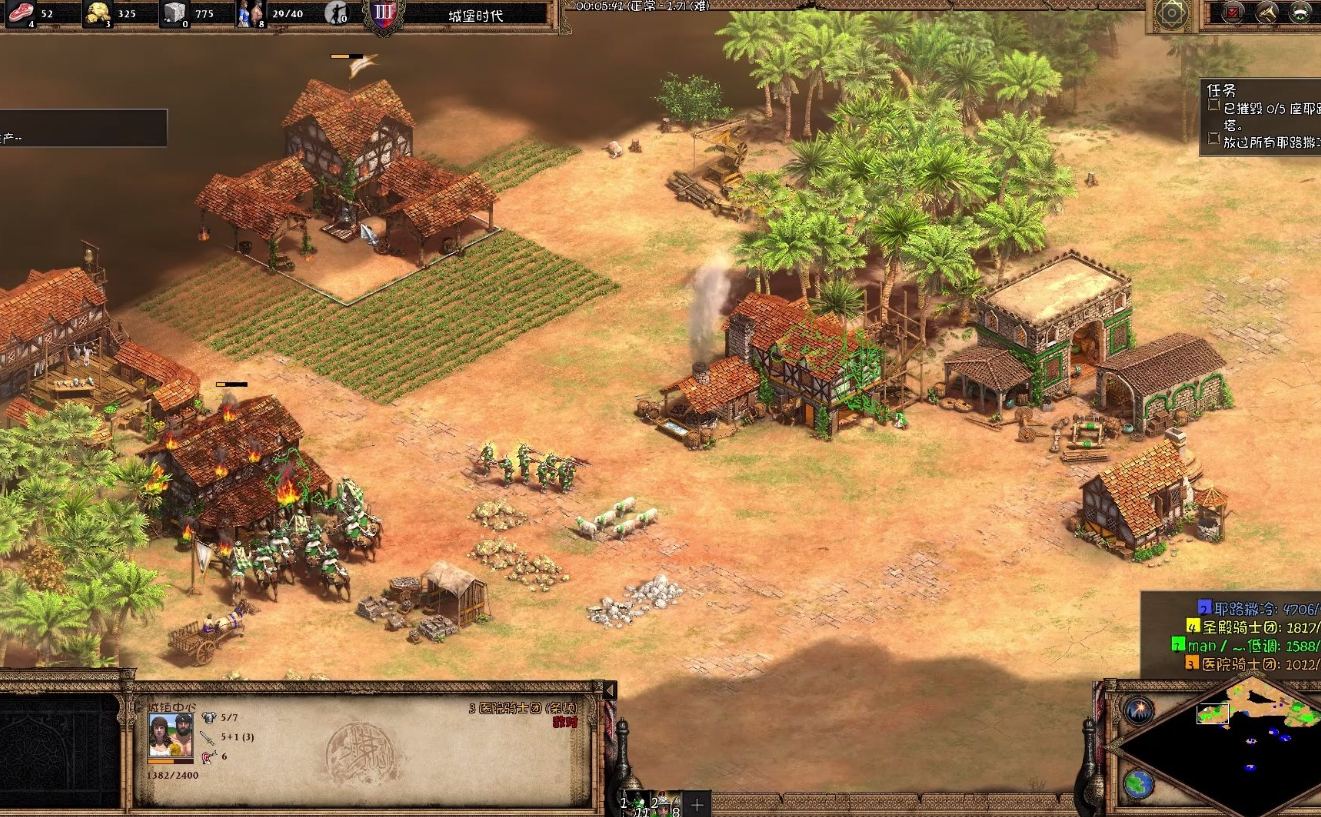The height and width of the screenshot is (817, 1321).
Task: Toggle the minimap globe display mode
Action: (x=1138, y=784)
